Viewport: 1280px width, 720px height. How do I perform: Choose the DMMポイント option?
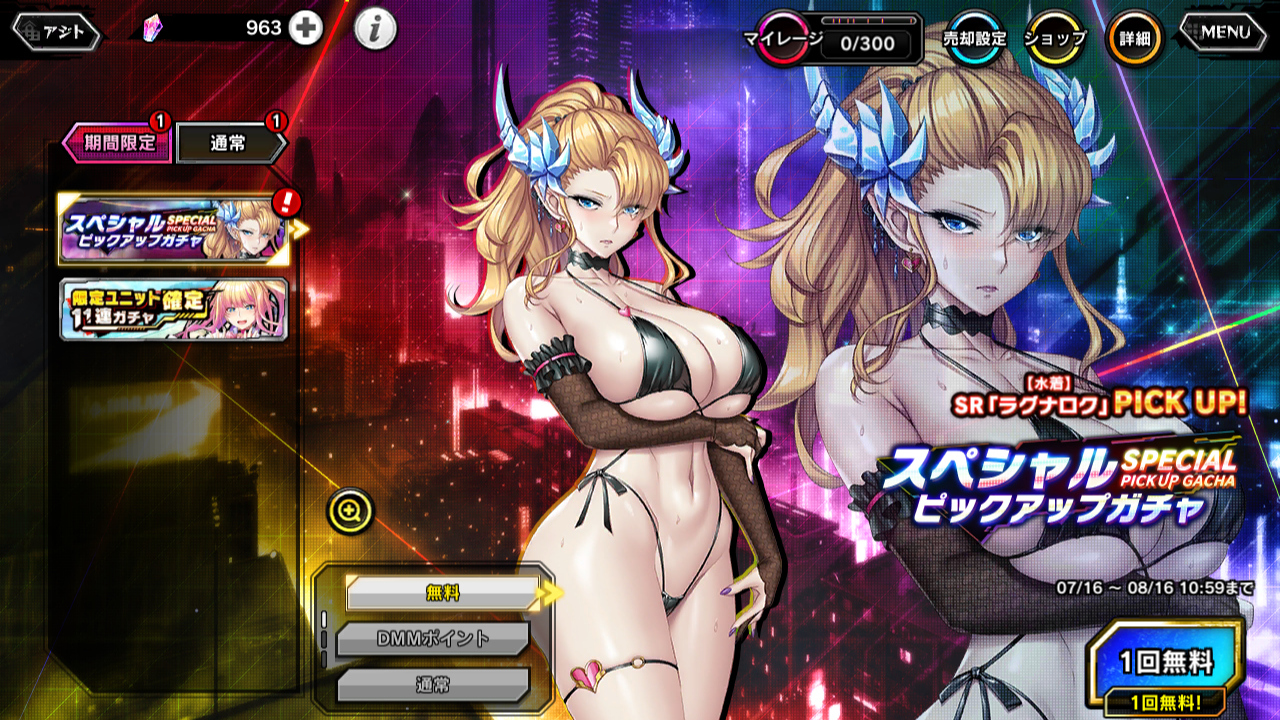pyautogui.click(x=431, y=639)
